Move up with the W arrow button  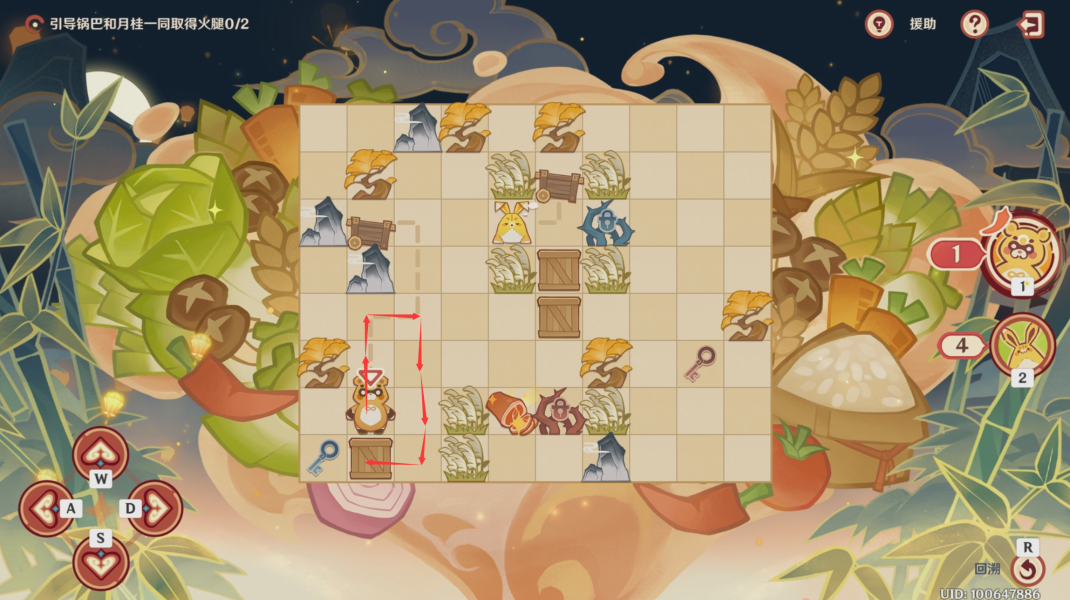[100, 454]
